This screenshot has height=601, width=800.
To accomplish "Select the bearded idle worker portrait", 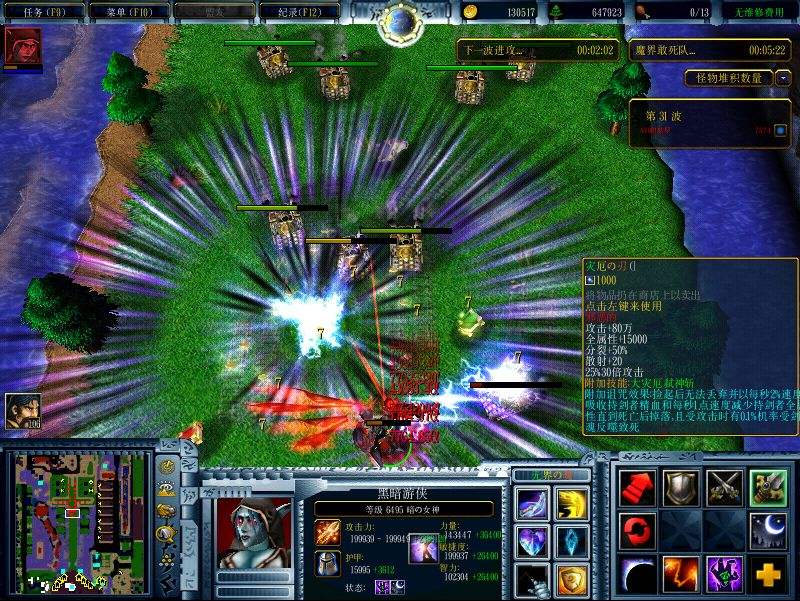I will point(22,410).
